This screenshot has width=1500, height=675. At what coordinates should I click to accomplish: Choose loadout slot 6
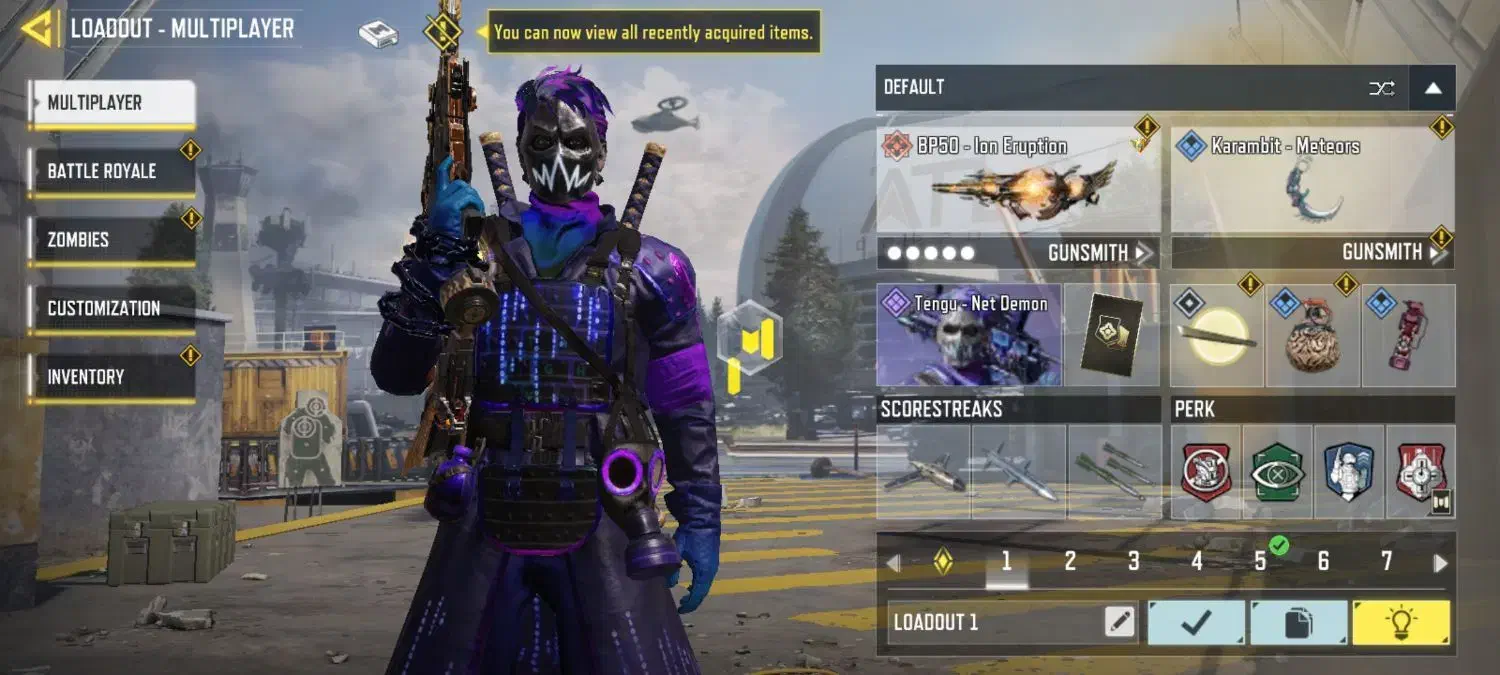point(1323,562)
